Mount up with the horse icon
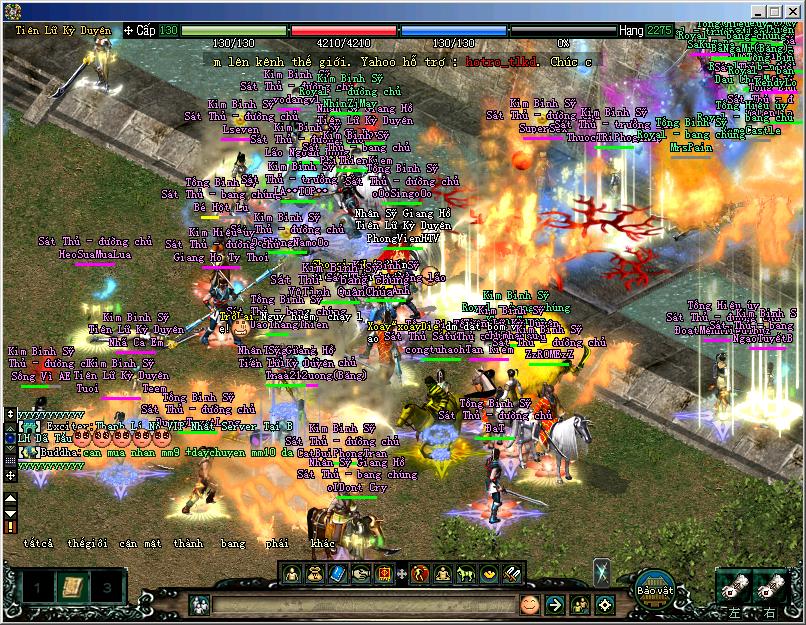806x625 pixels. click(466, 574)
